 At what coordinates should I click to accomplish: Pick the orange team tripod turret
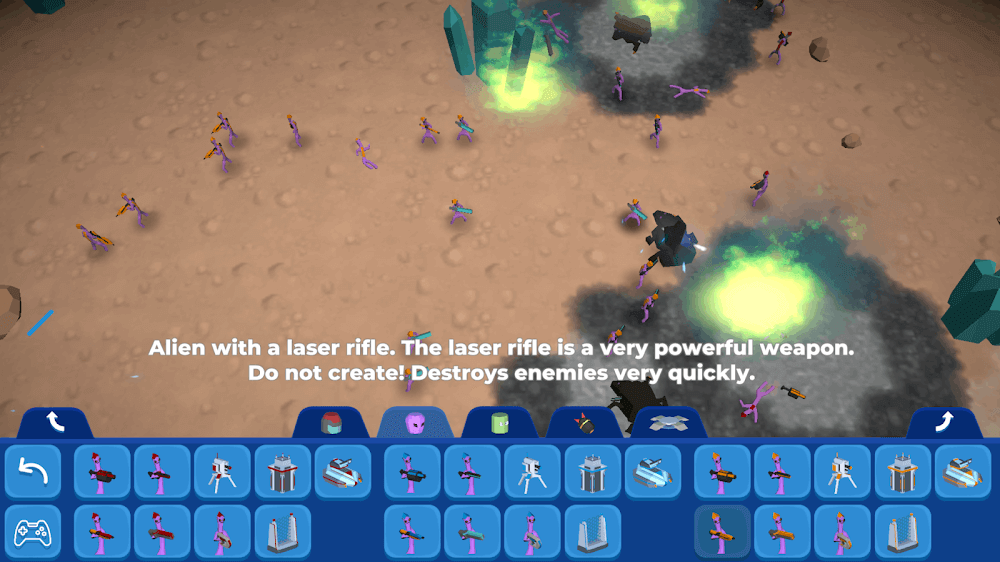[842, 472]
